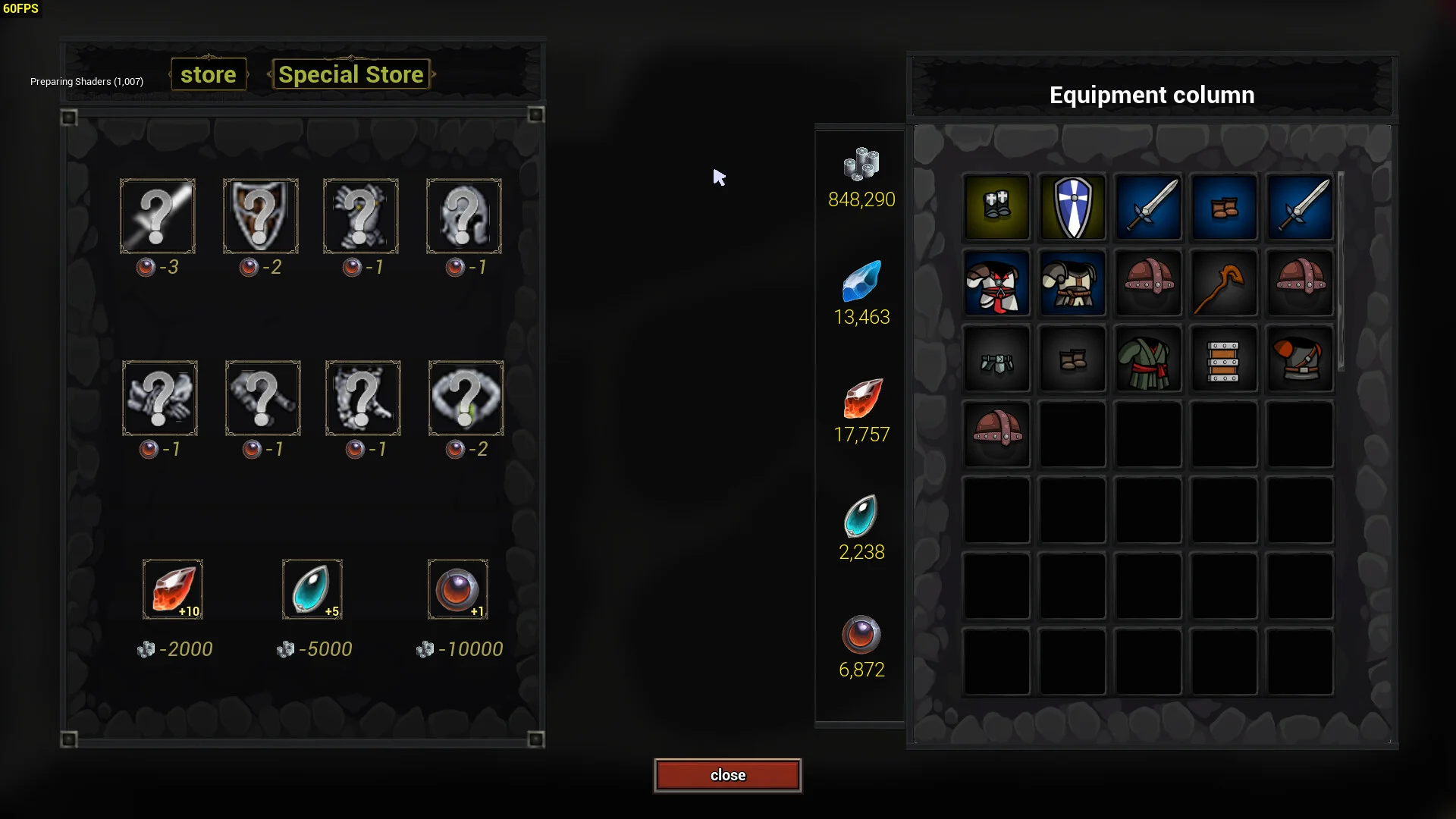This screenshot has height=819, width=1456.
Task: Switch to the store tab
Action: tap(209, 74)
